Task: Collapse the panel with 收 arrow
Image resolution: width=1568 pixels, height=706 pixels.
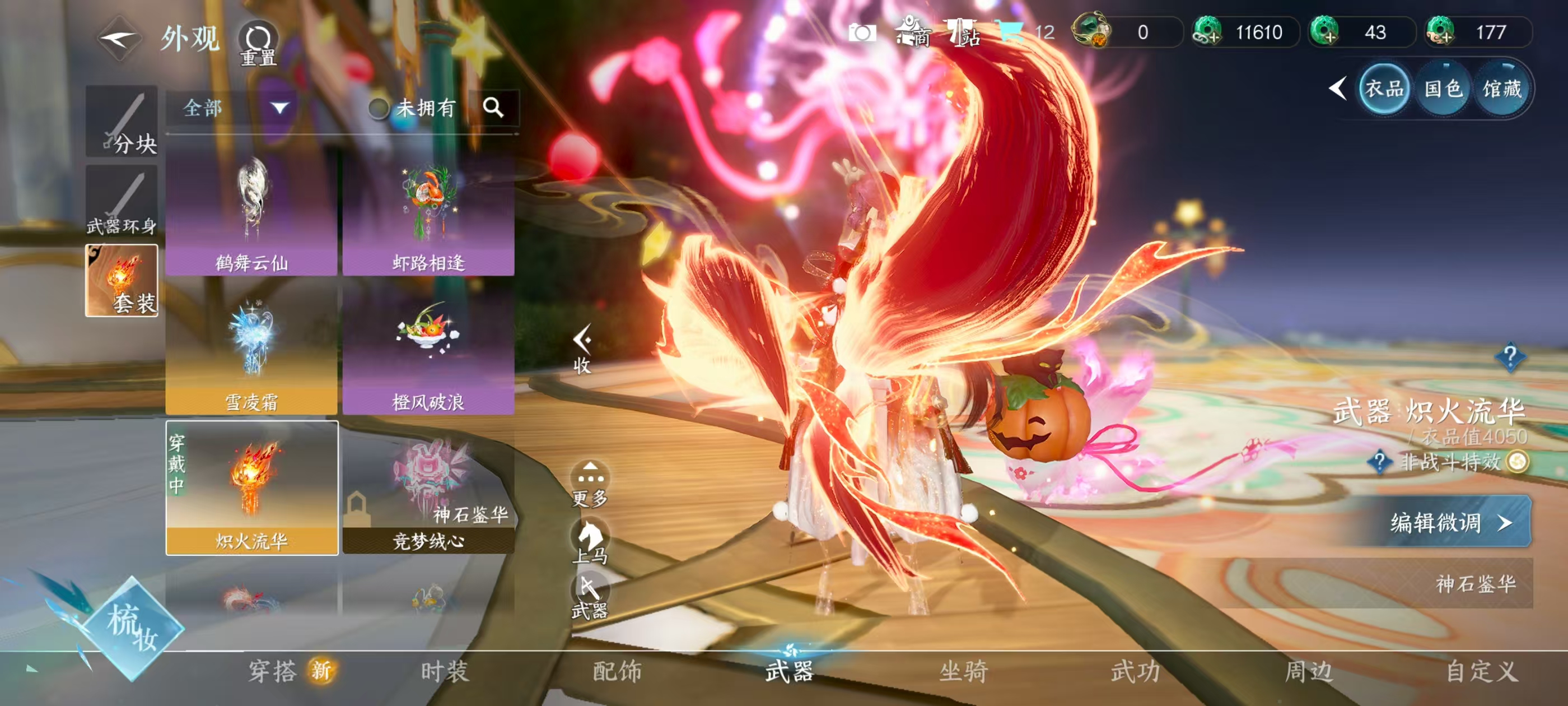Action: coord(583,348)
